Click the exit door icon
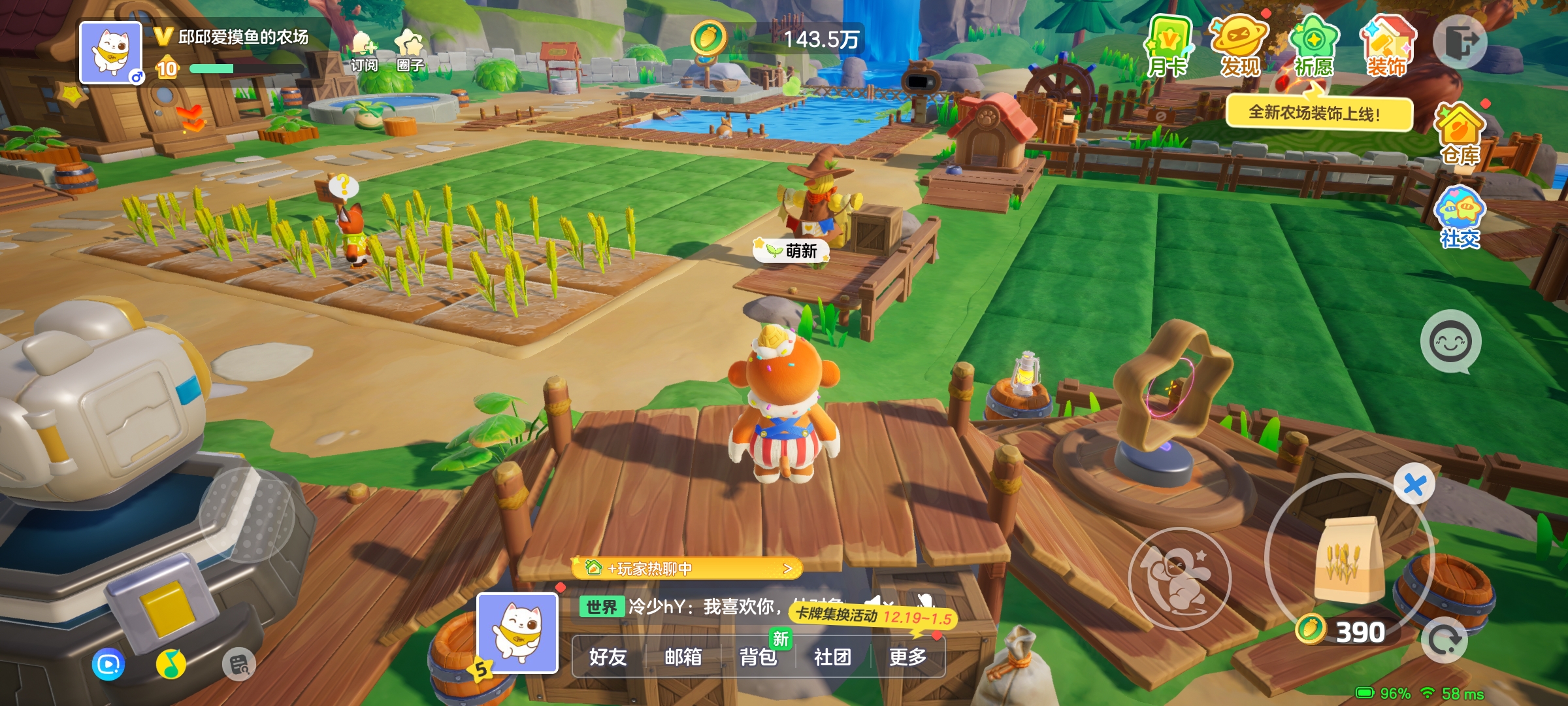This screenshot has height=706, width=1568. tap(1460, 42)
